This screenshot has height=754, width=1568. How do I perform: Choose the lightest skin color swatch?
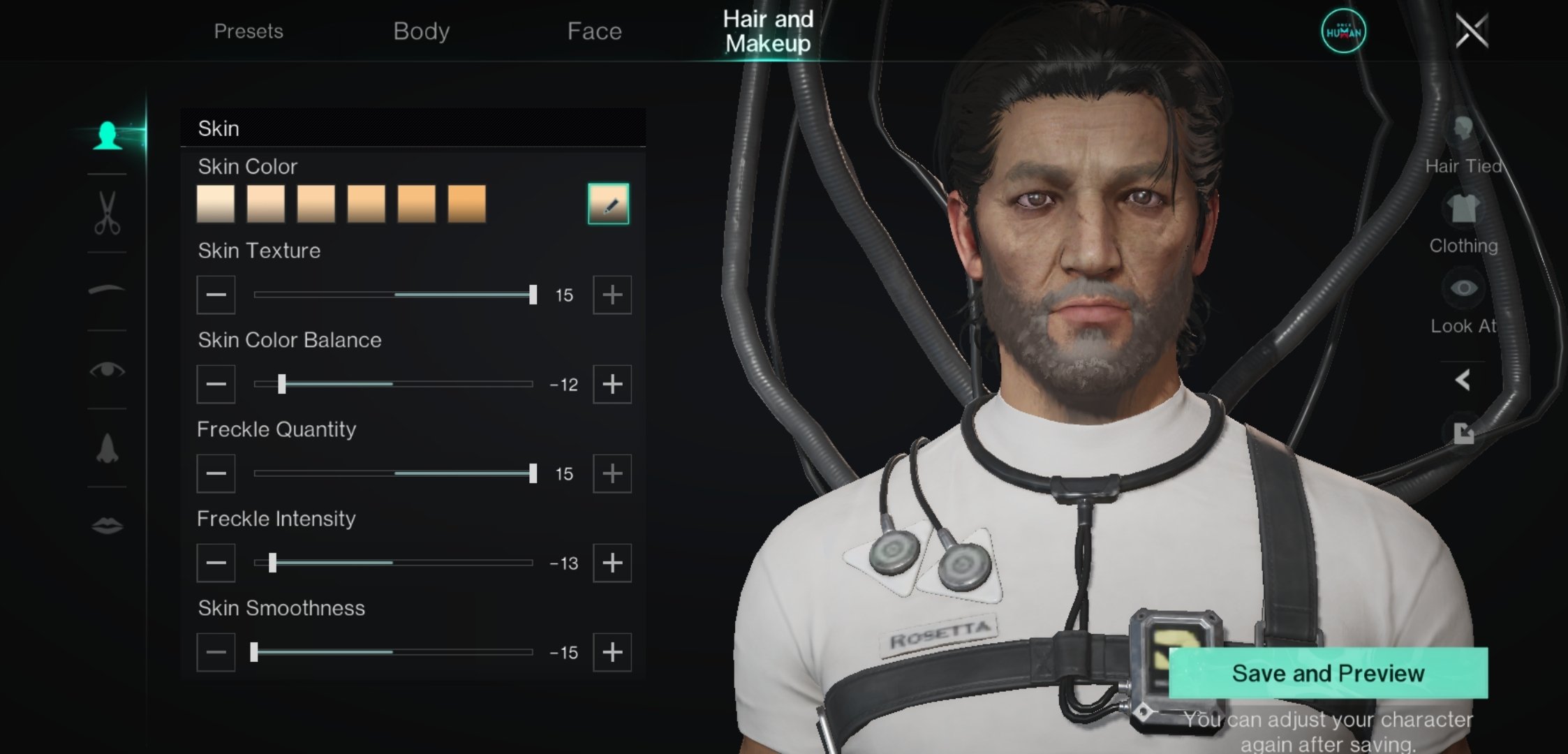(216, 204)
